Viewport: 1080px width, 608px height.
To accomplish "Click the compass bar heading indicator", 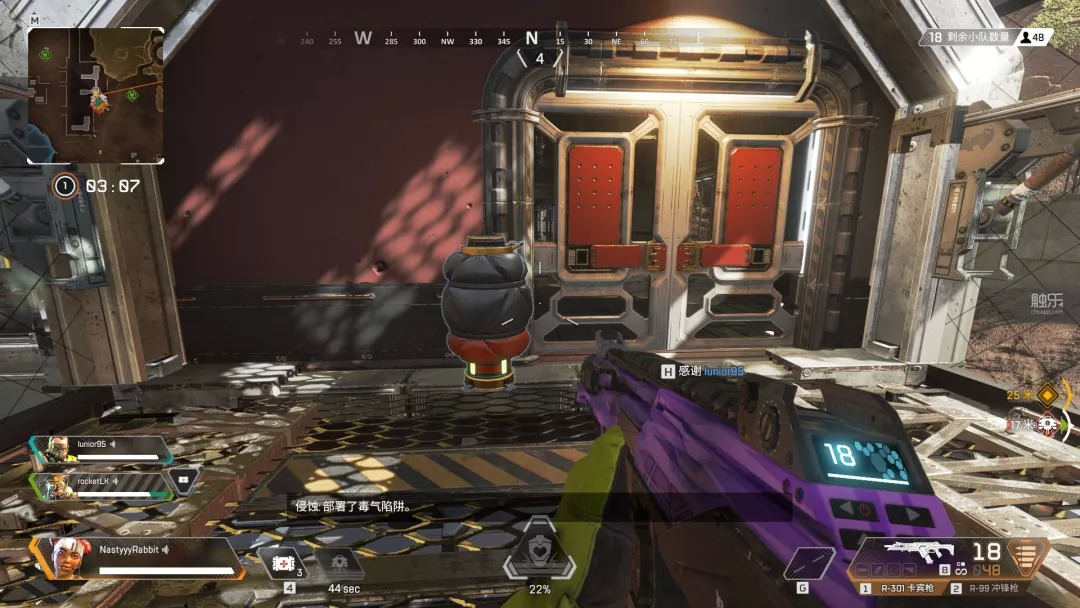I will point(532,40).
